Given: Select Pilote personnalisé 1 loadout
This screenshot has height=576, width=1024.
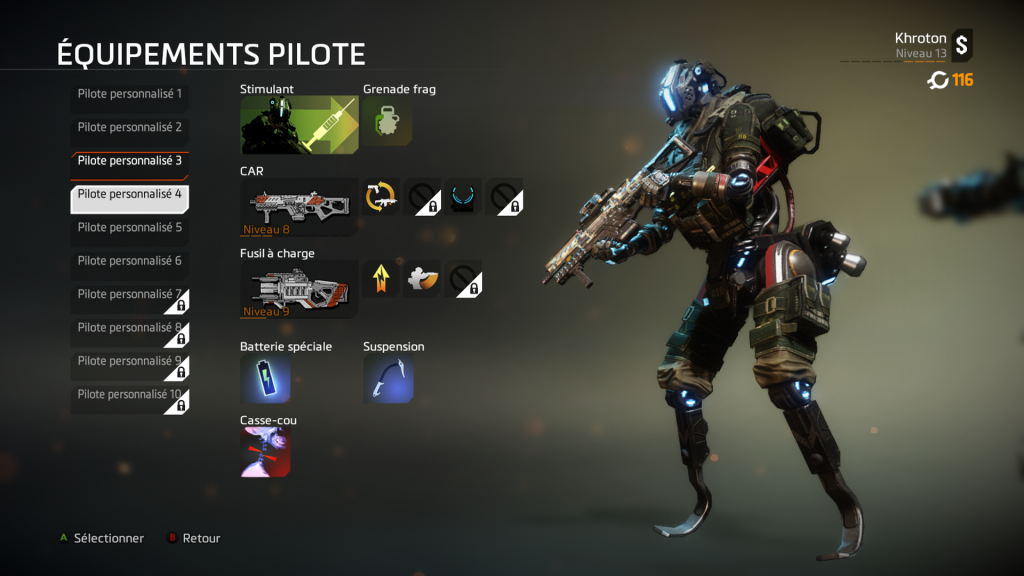Looking at the screenshot, I should (x=129, y=95).
